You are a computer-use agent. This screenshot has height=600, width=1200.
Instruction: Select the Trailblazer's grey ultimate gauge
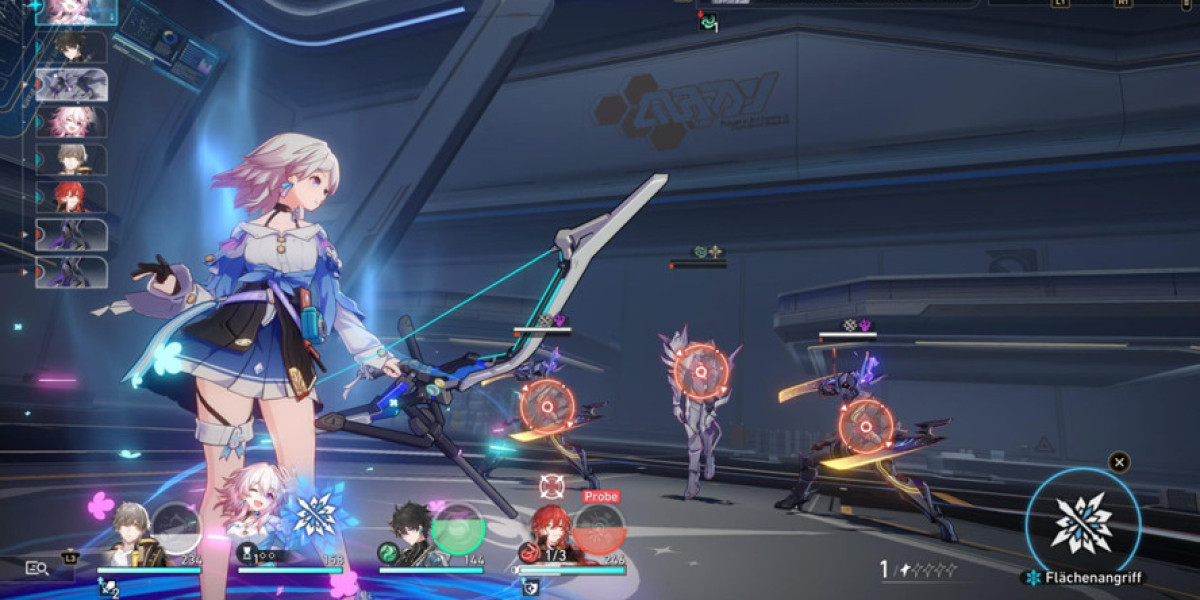pos(176,528)
